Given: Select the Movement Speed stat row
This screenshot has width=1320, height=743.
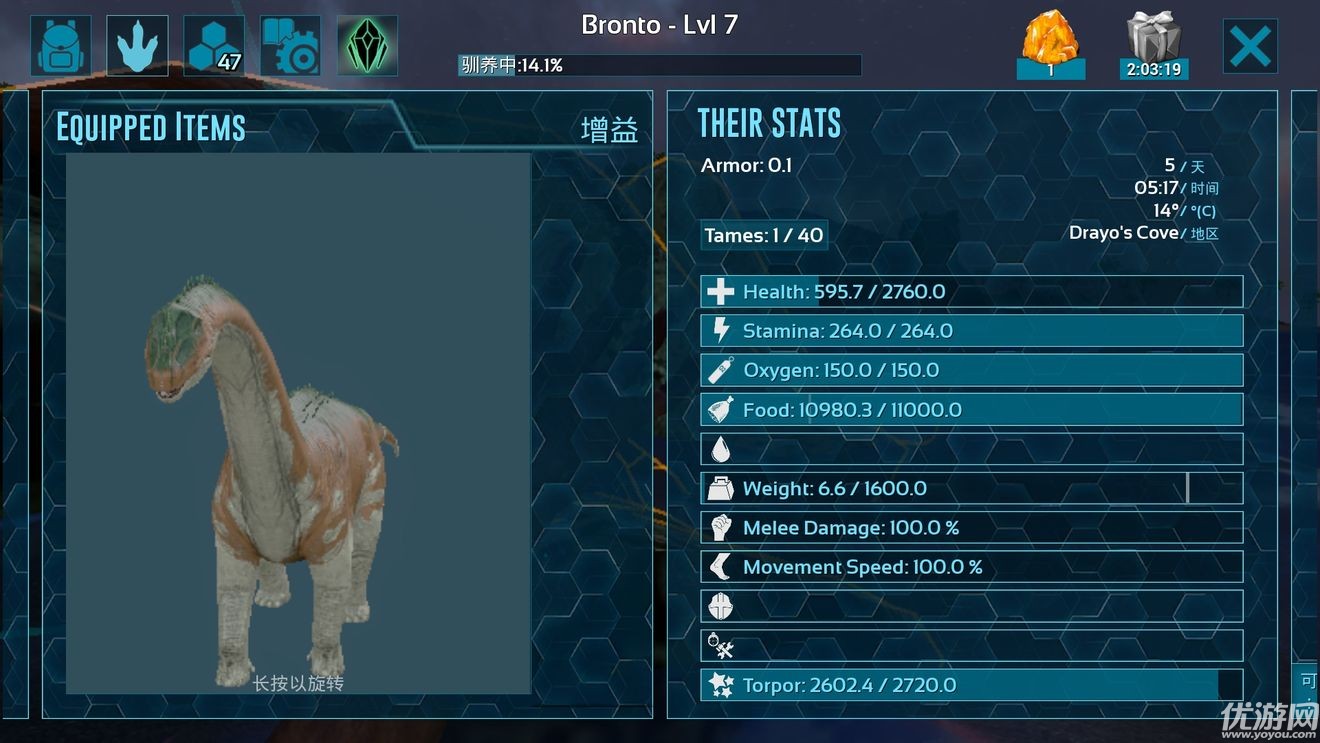Looking at the screenshot, I should point(971,567).
